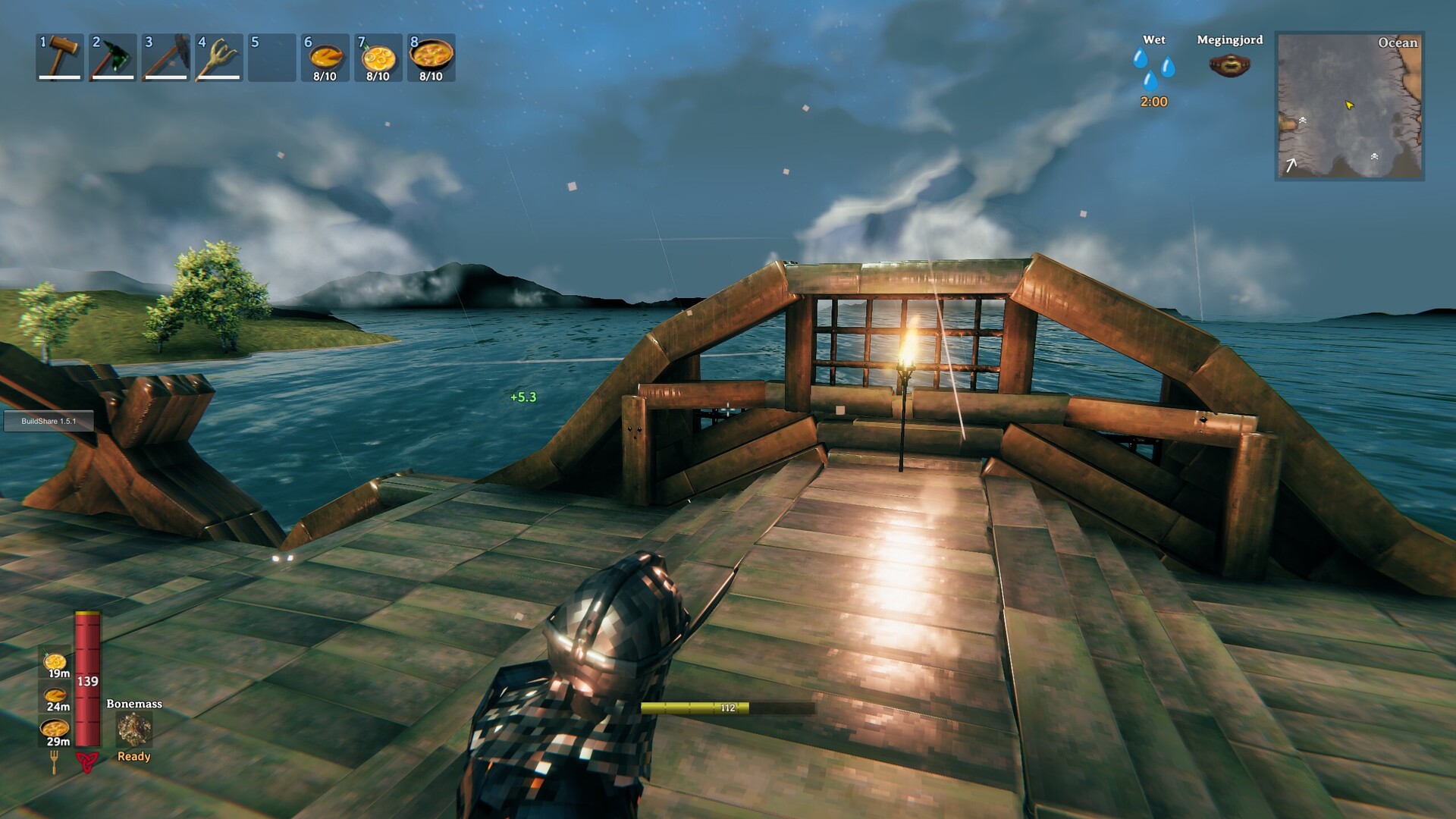Select the pickaxe in hotbar slot 3
The width and height of the screenshot is (1456, 819).
(168, 57)
